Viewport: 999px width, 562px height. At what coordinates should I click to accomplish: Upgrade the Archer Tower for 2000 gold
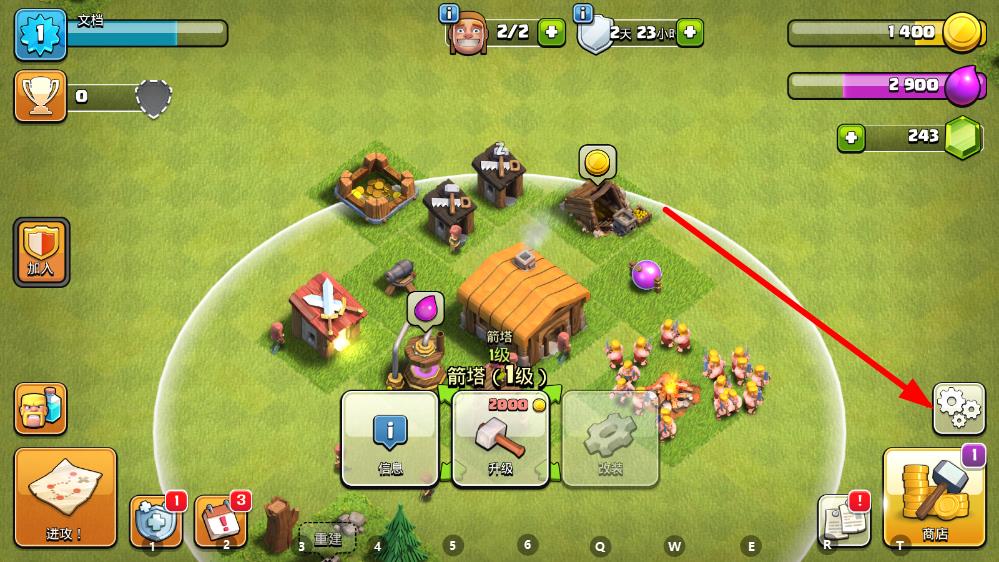(500, 438)
